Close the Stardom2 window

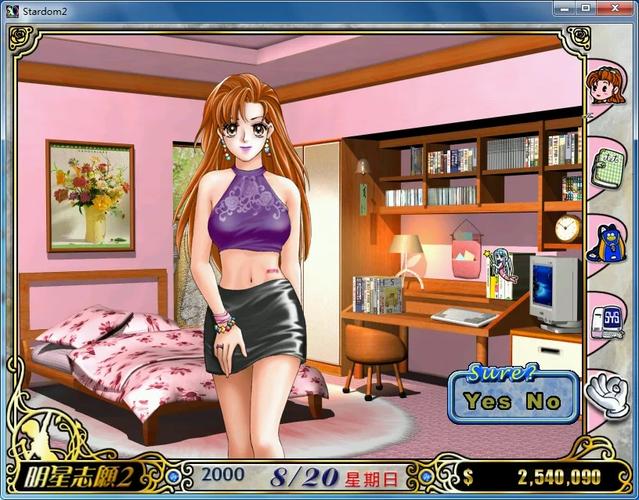coord(618,10)
